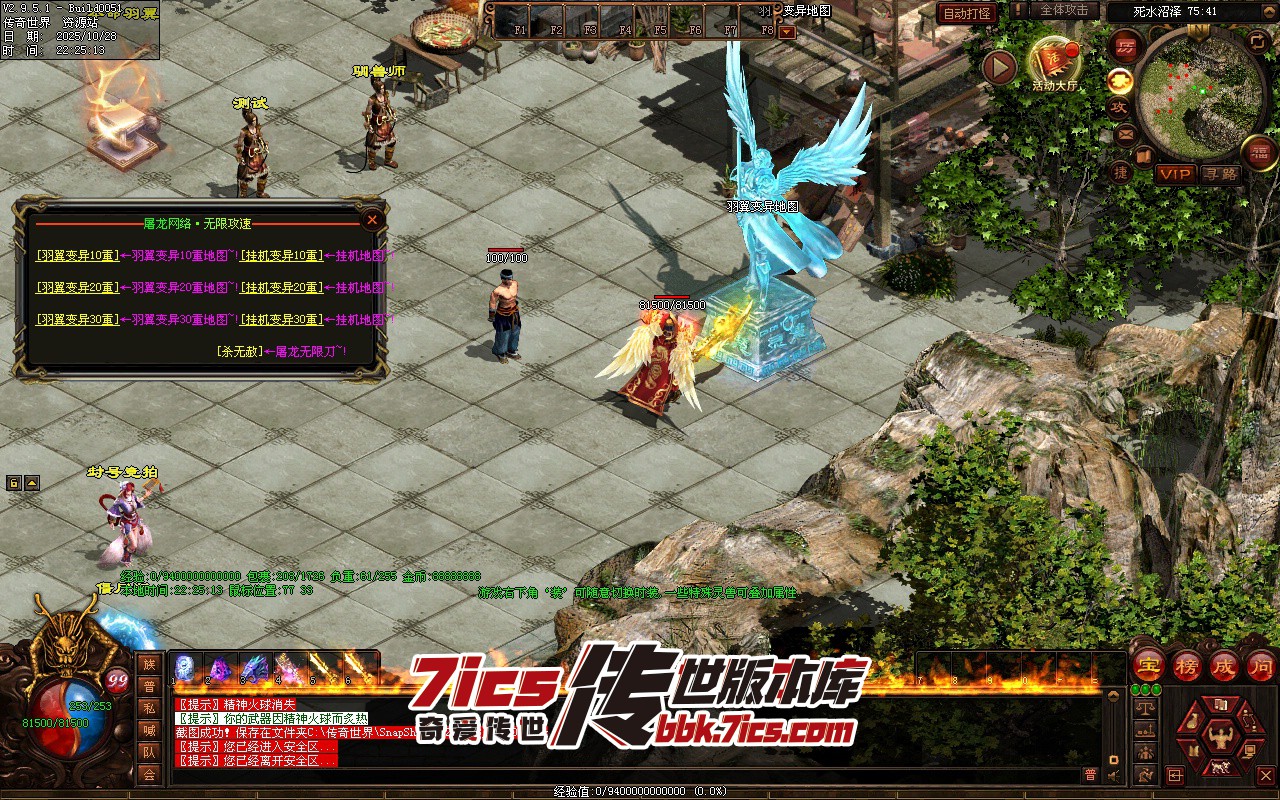
Task: Open the 活动大厅 event hall
Action: pos(1054,62)
